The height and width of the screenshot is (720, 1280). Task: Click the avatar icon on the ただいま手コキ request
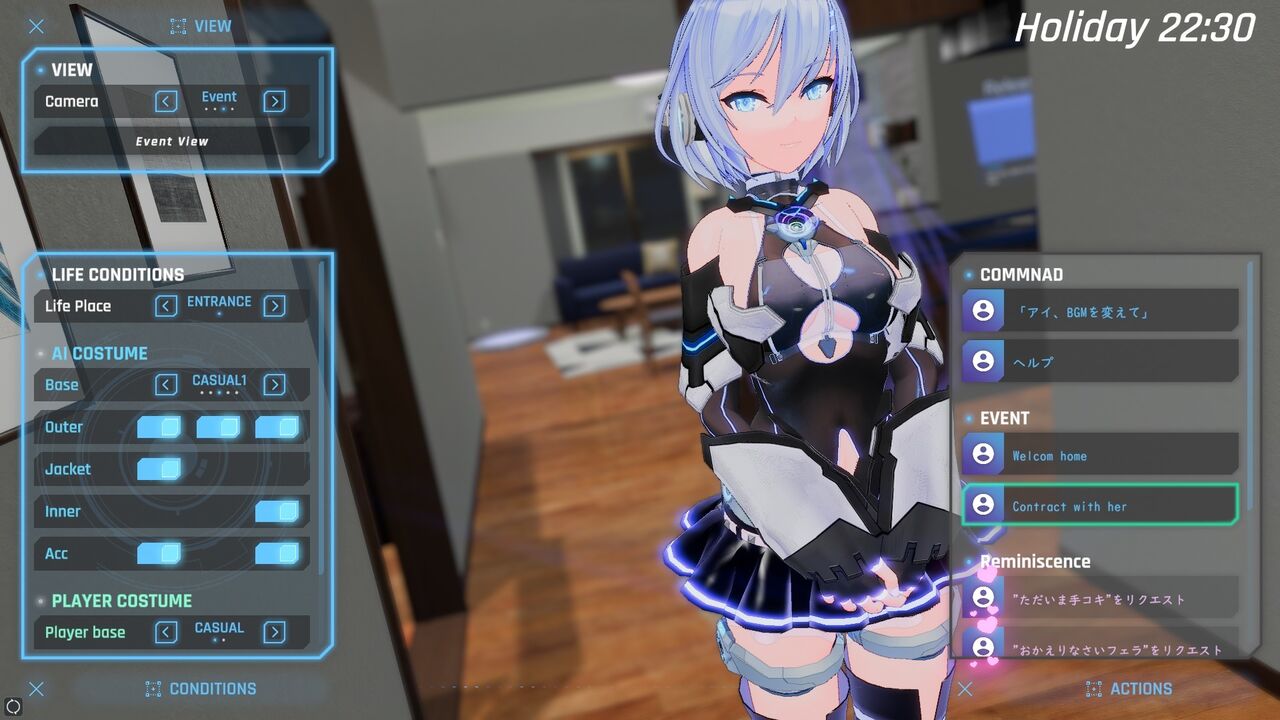pyautogui.click(x=983, y=597)
